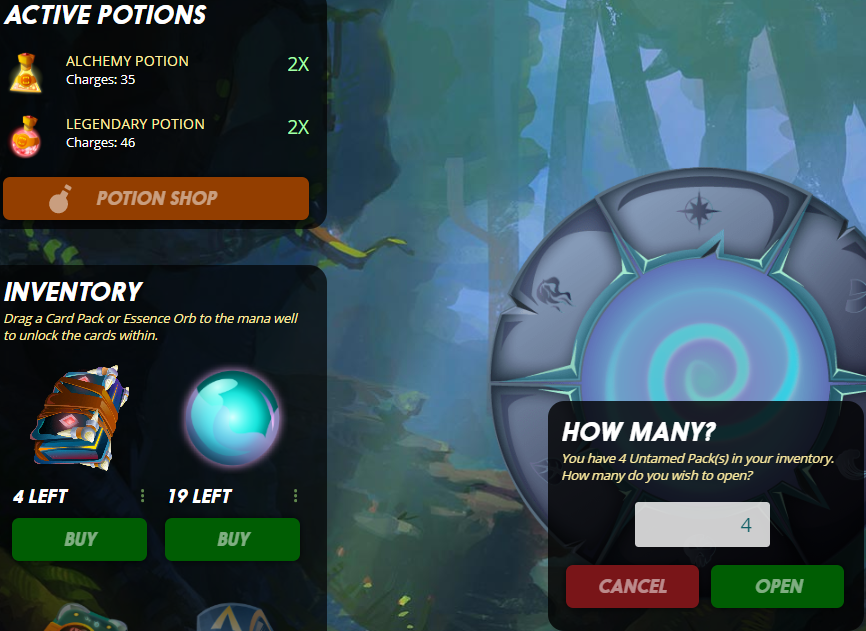Open options menu for card pack
866x631 pixels.
click(x=143, y=496)
